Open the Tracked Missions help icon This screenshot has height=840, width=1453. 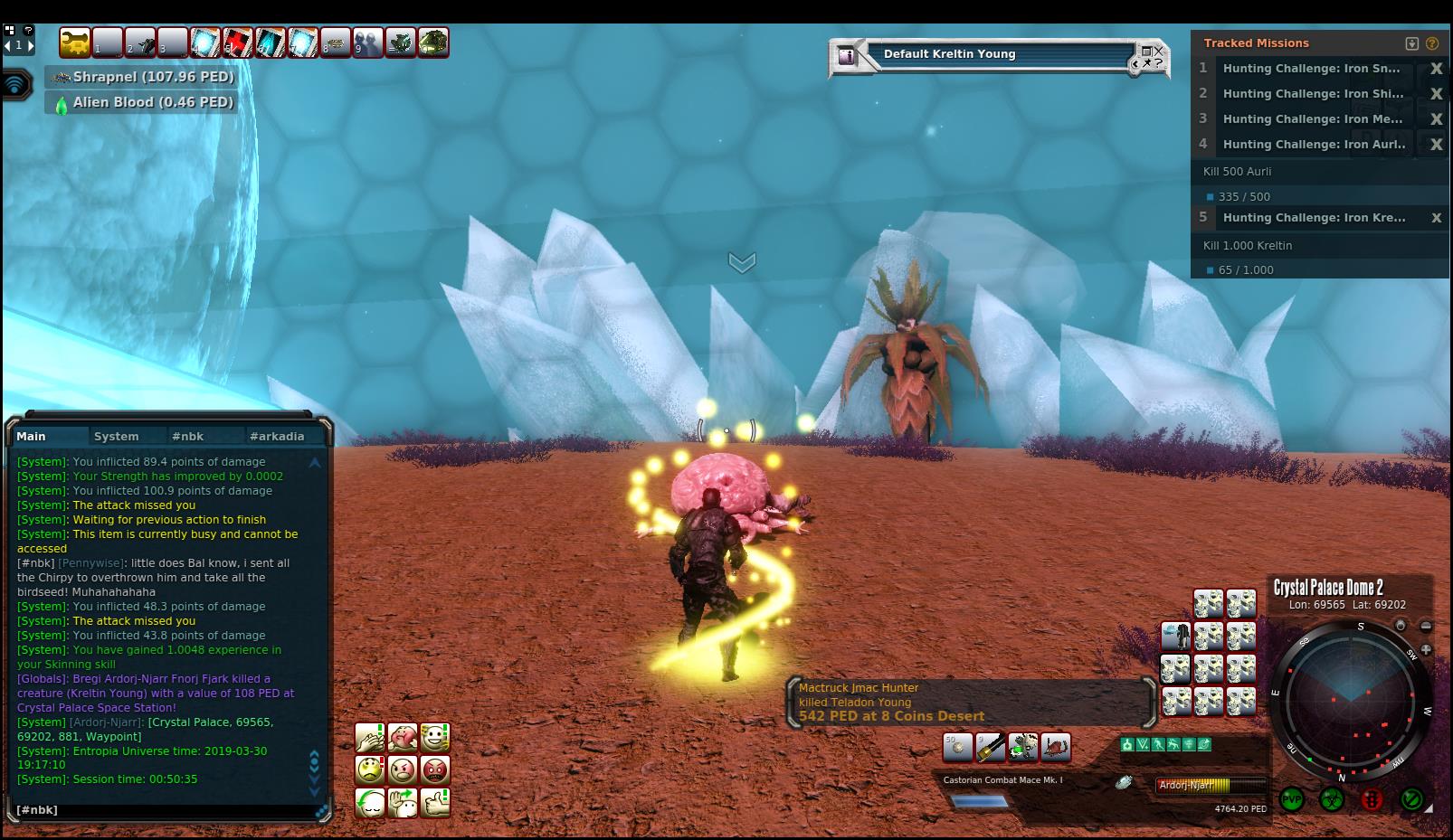coord(1432,43)
